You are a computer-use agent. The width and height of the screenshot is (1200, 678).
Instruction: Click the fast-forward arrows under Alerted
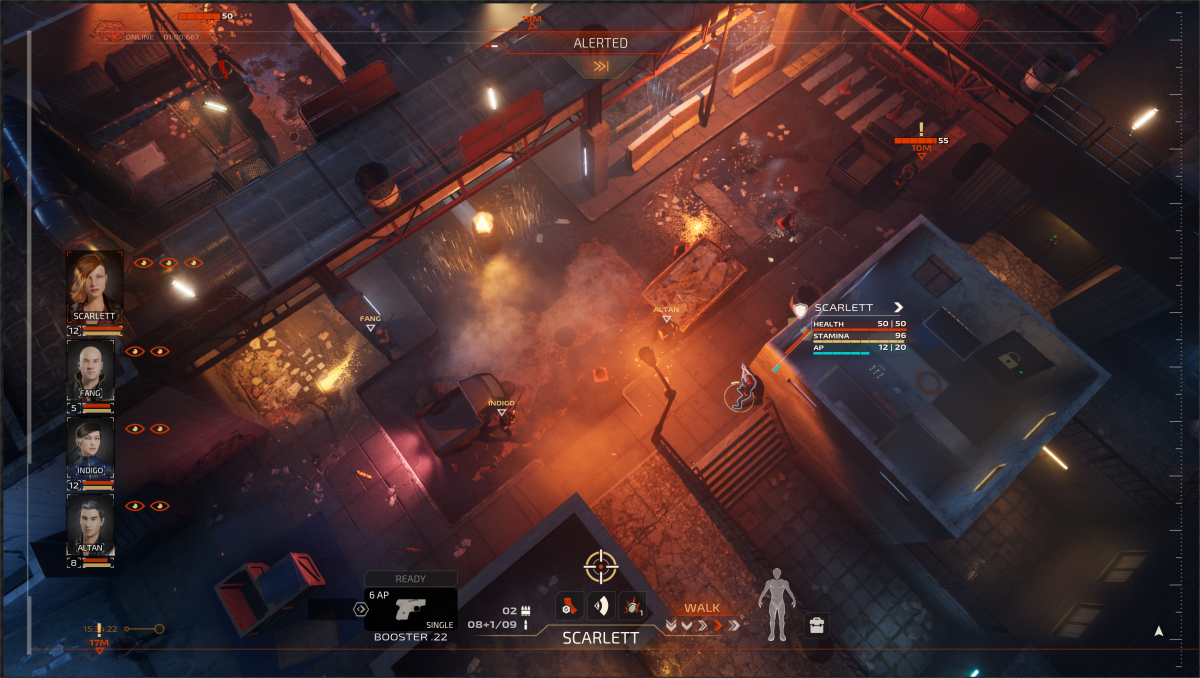point(601,66)
